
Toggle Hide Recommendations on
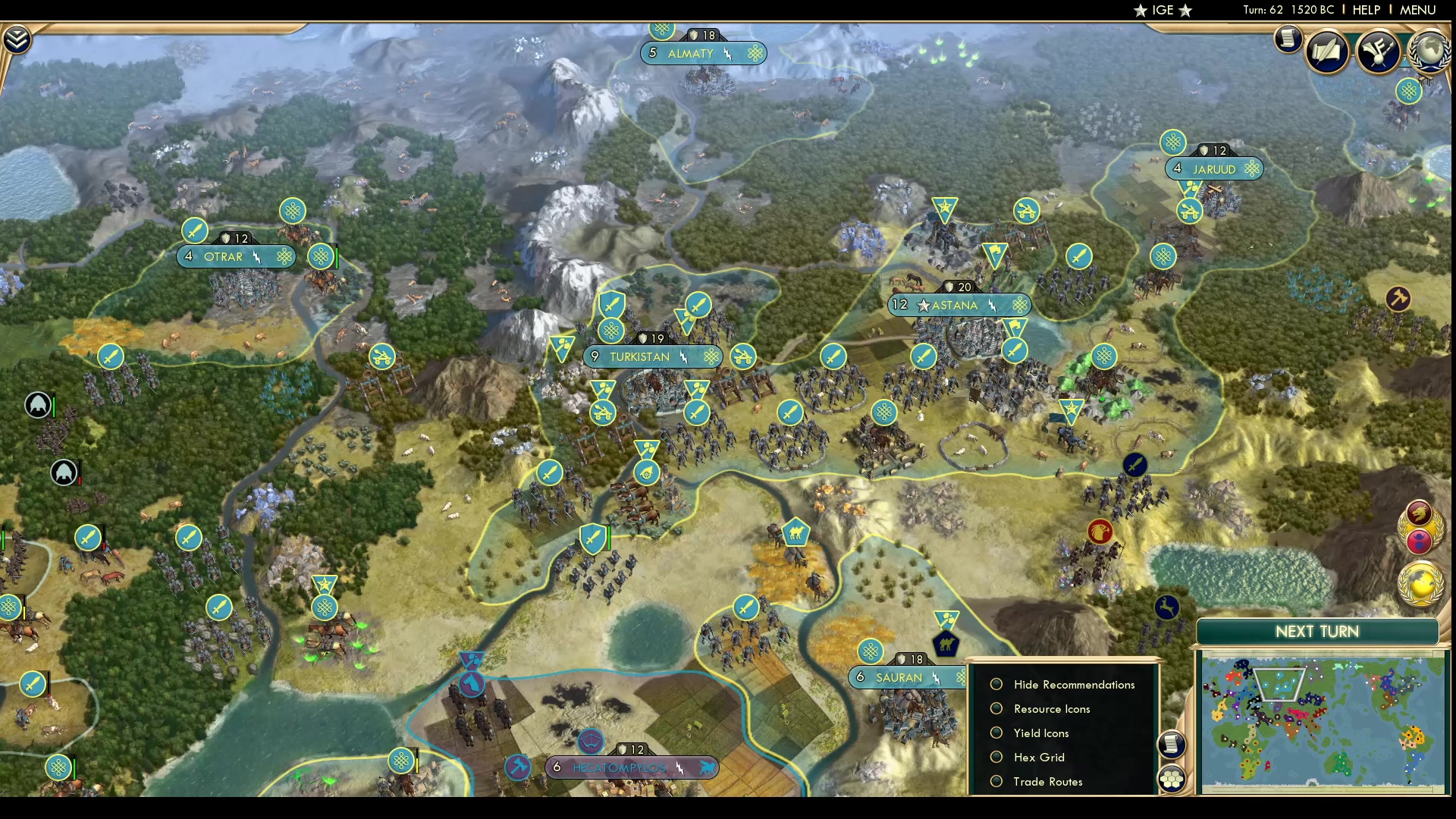[x=996, y=684]
